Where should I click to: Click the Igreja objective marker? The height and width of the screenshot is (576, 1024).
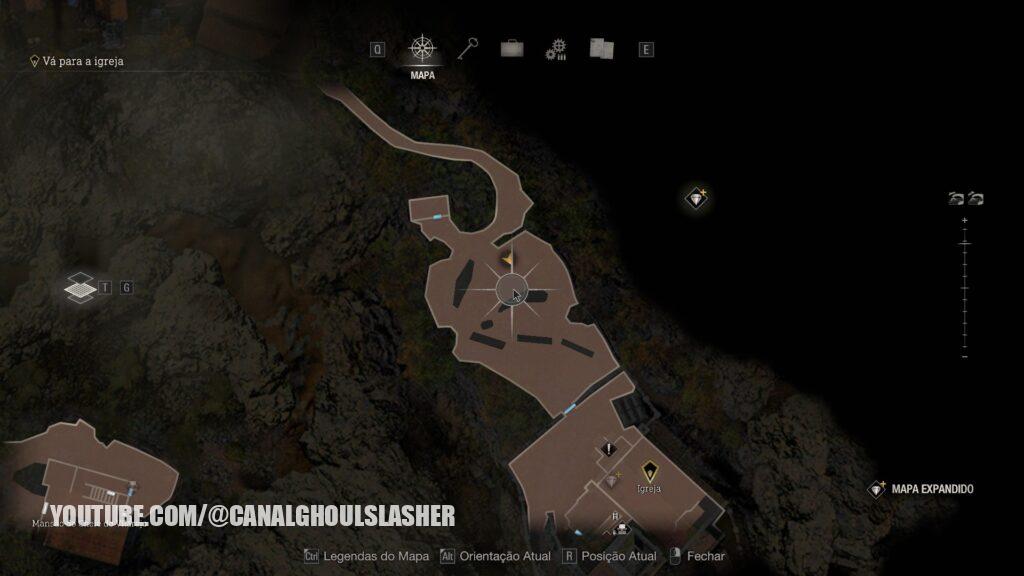649,469
